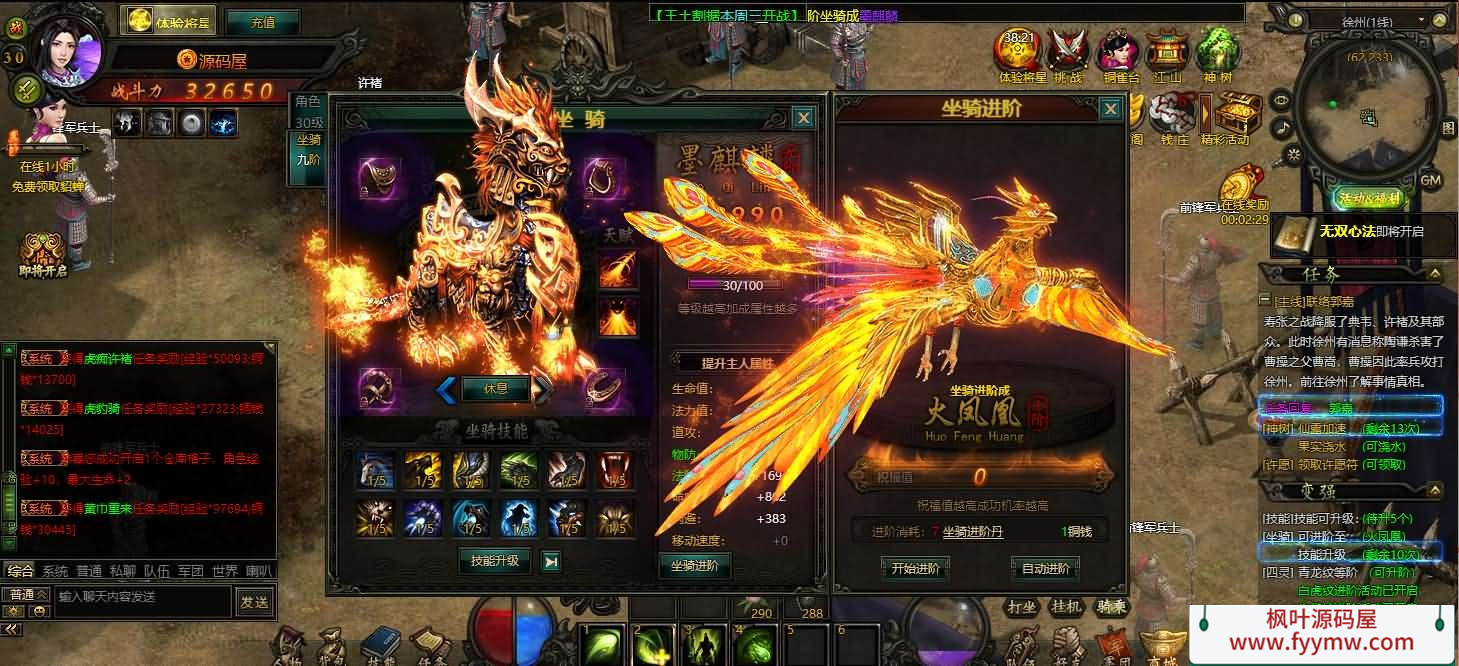1459x666 pixels.
Task: Send chat message with 发送 button
Action: [254, 601]
